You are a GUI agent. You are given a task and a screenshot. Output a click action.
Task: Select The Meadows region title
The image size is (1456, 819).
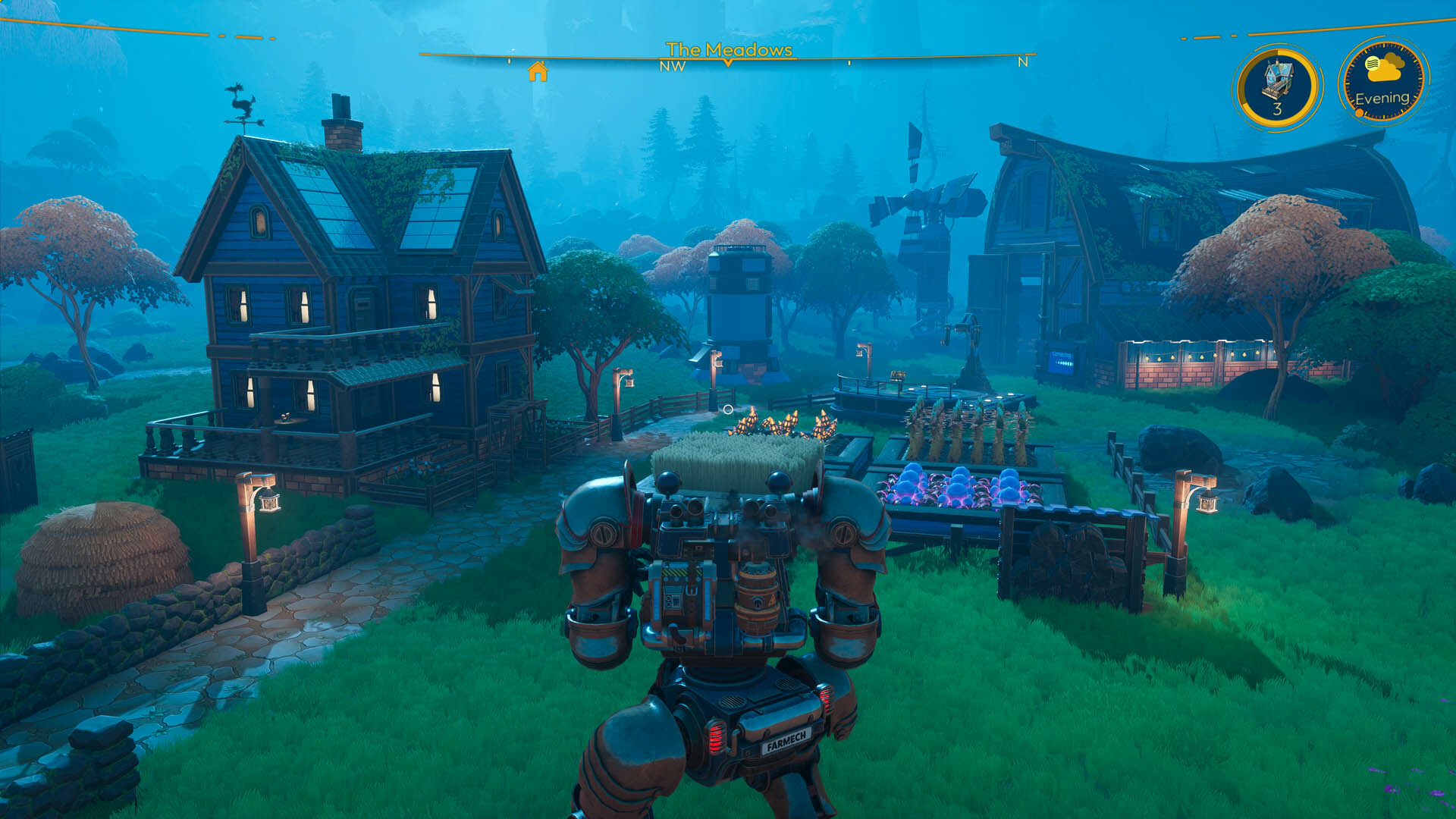730,50
